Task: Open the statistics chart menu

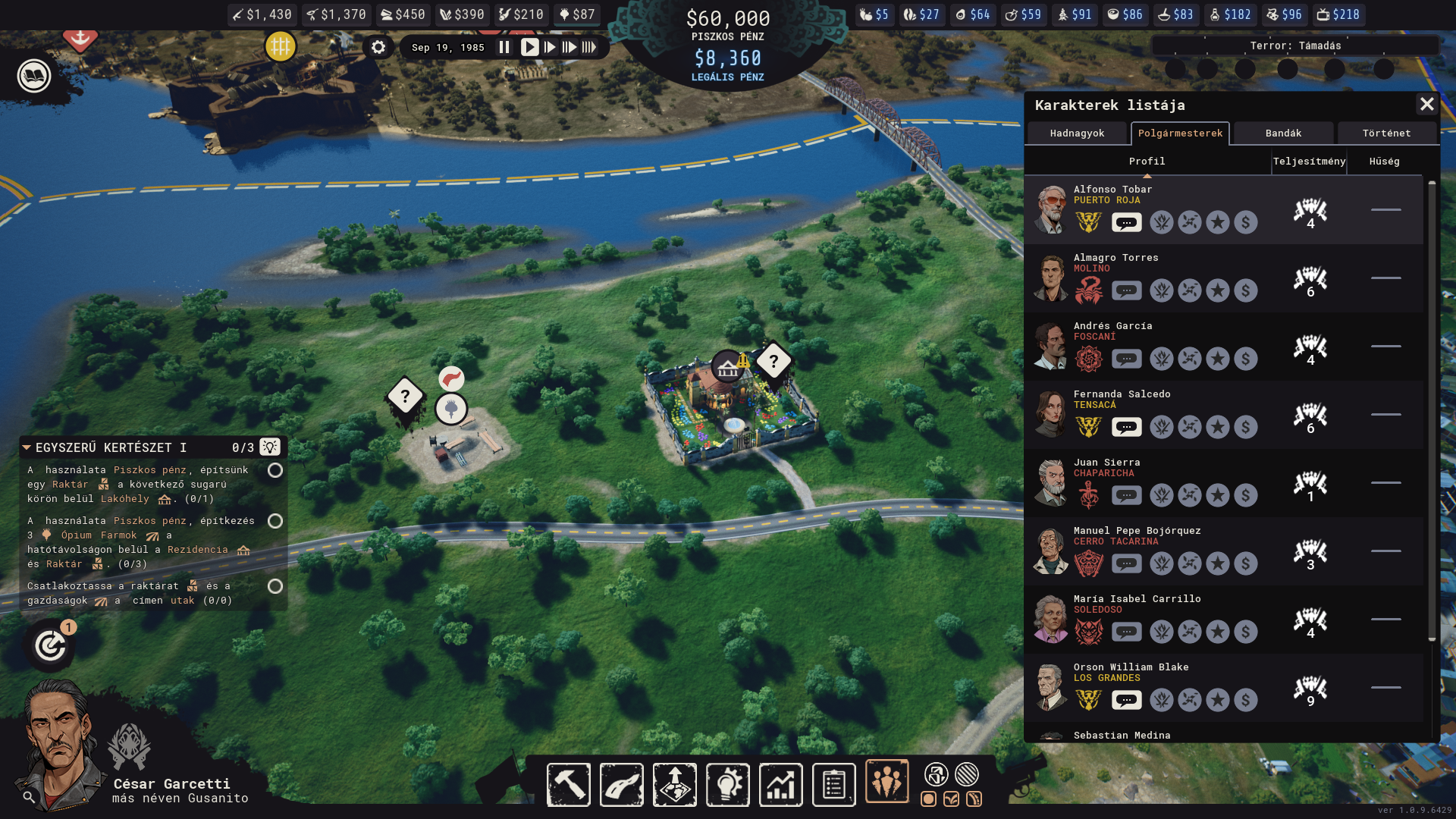Action: click(781, 784)
